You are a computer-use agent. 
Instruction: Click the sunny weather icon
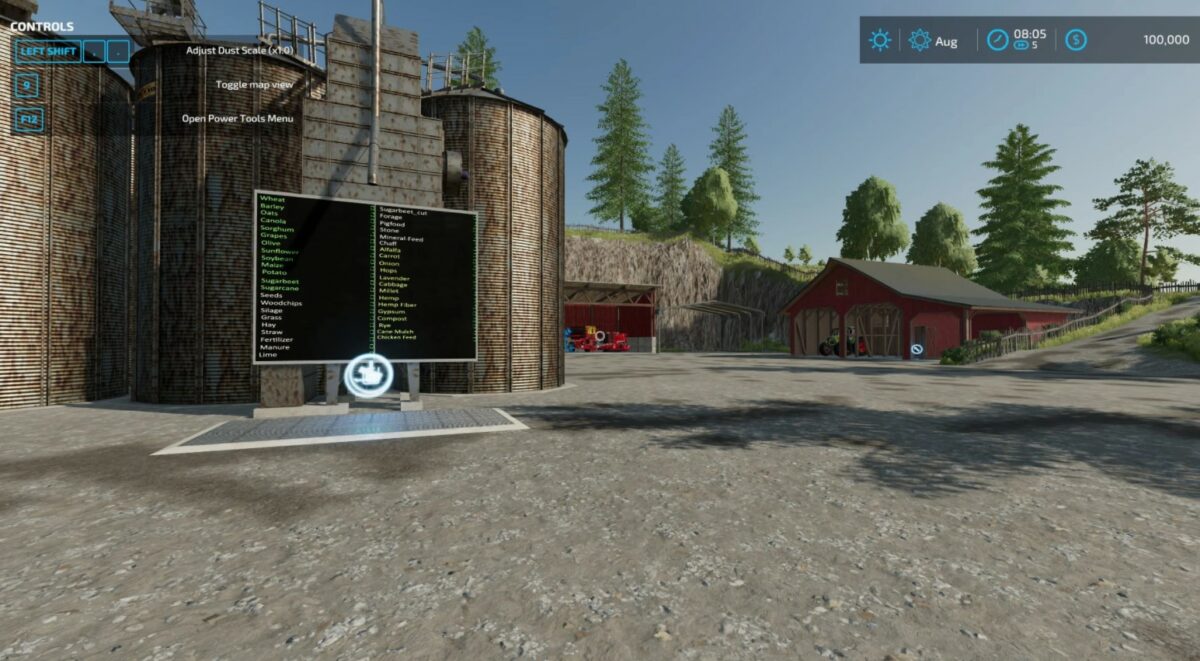[x=880, y=40]
